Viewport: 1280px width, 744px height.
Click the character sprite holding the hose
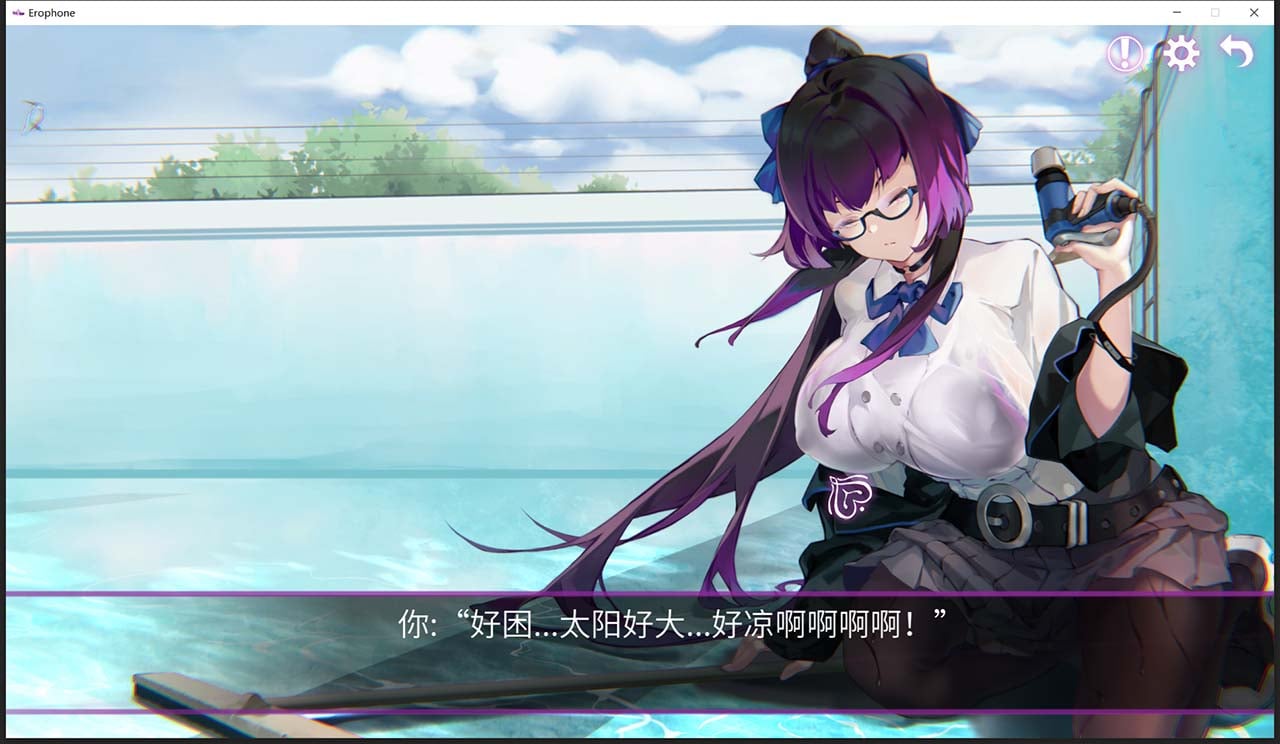[920, 380]
